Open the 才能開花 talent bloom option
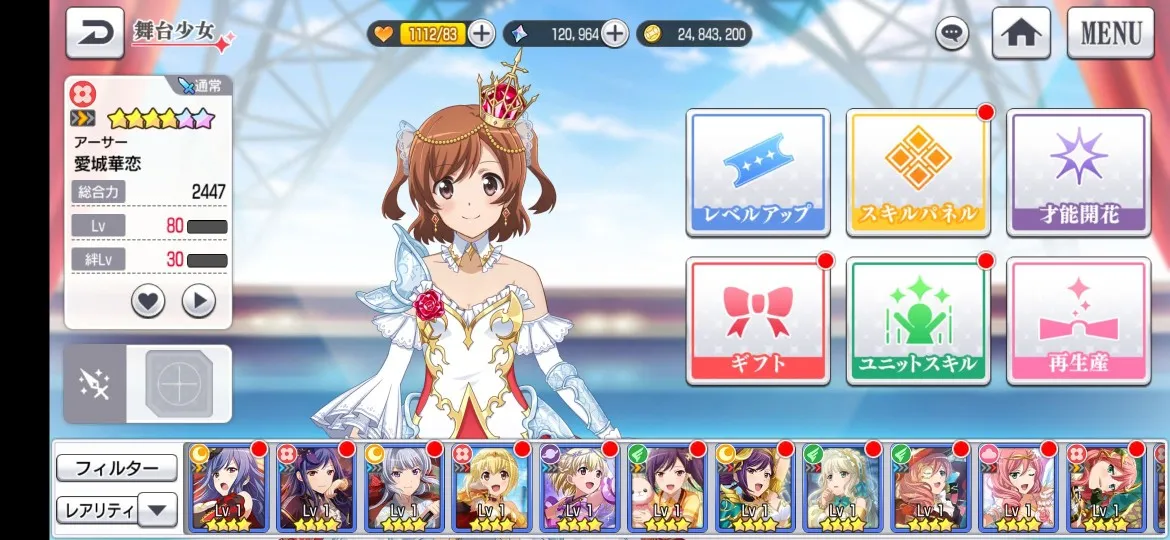Viewport: 1170px width, 540px height. click(1078, 172)
